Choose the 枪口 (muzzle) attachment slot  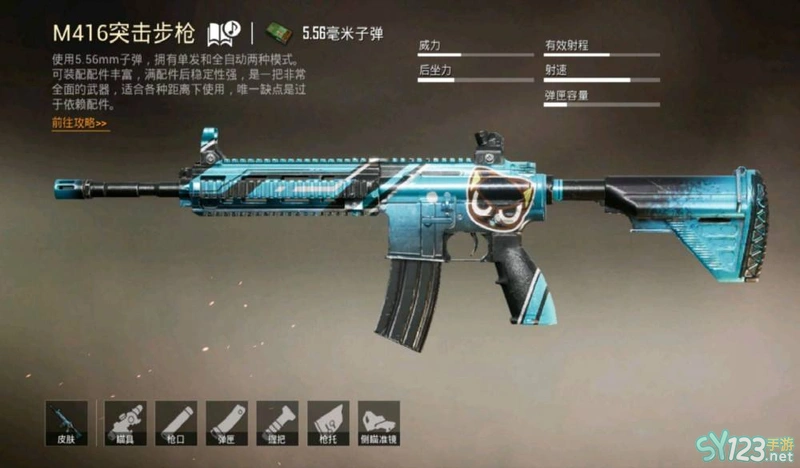tap(176, 424)
